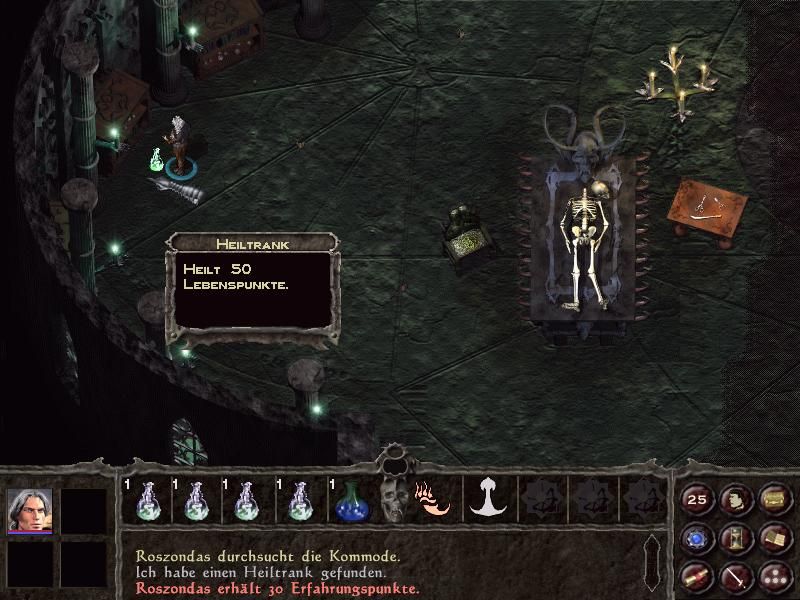Click the hourglass button
Viewport: 800px width, 600px height.
(736, 538)
